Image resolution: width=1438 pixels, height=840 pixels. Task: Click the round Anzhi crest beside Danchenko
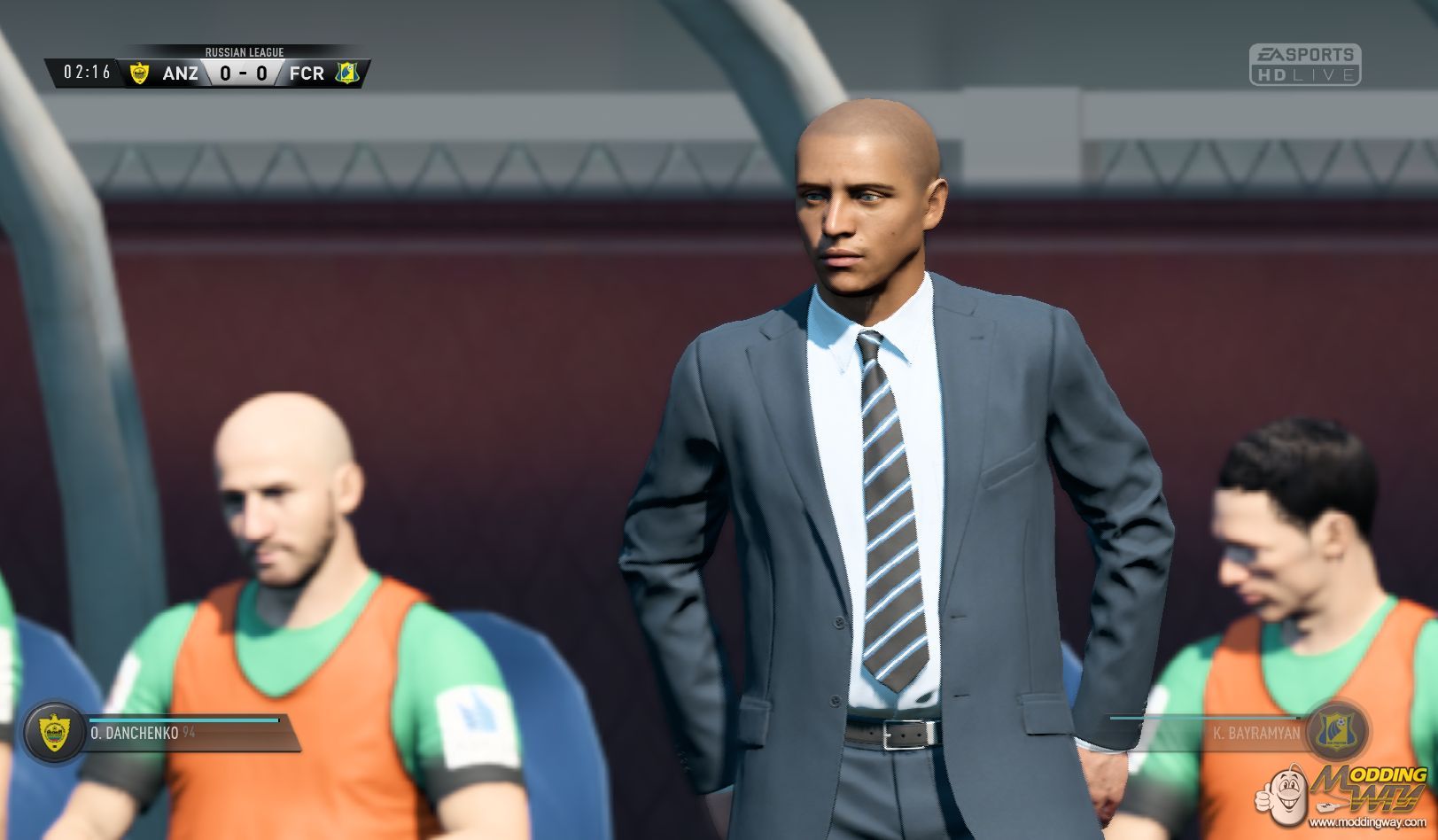[52, 732]
